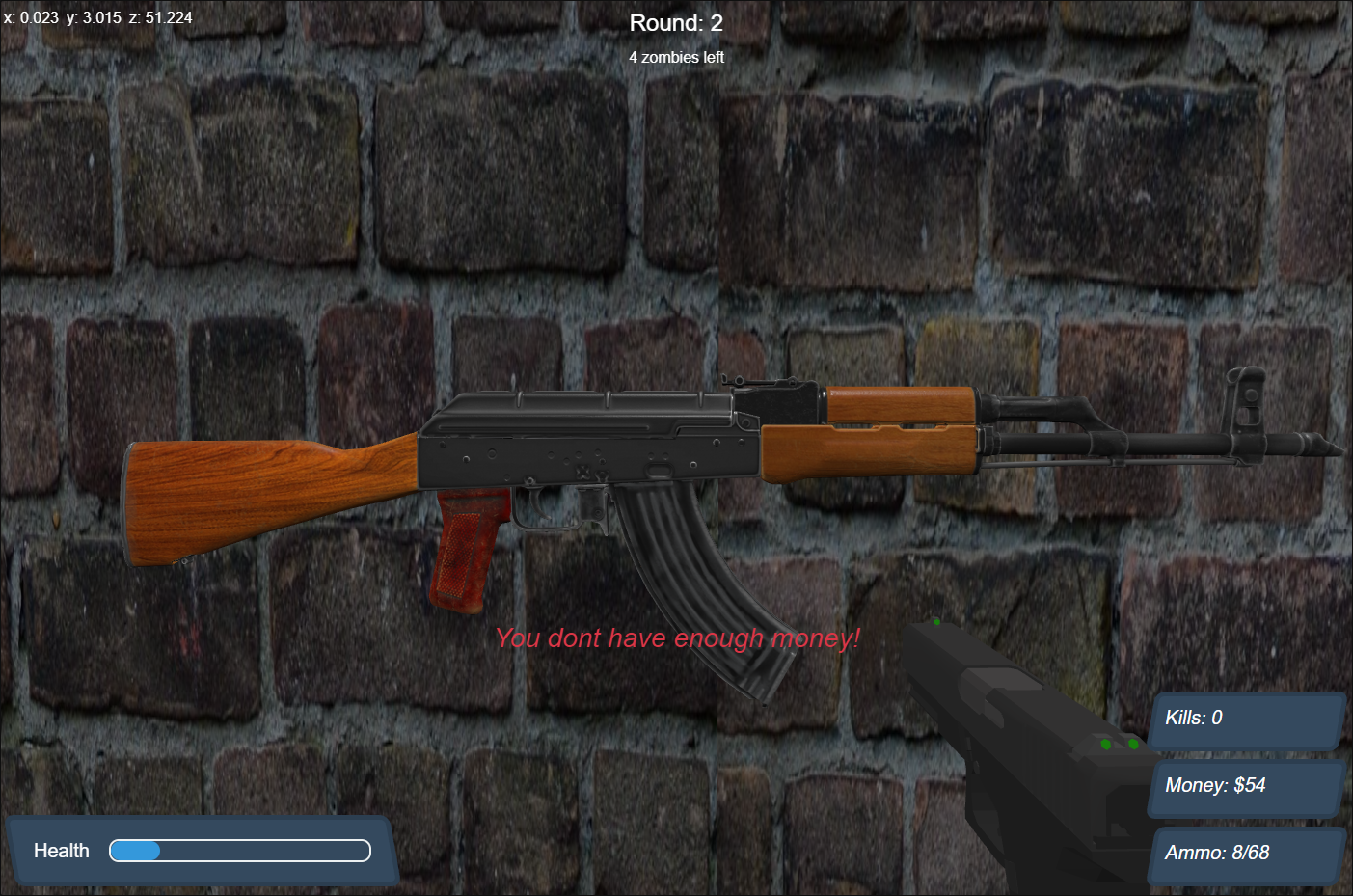This screenshot has width=1353, height=896.
Task: Click the 4 zombies left text
Action: tap(675, 58)
